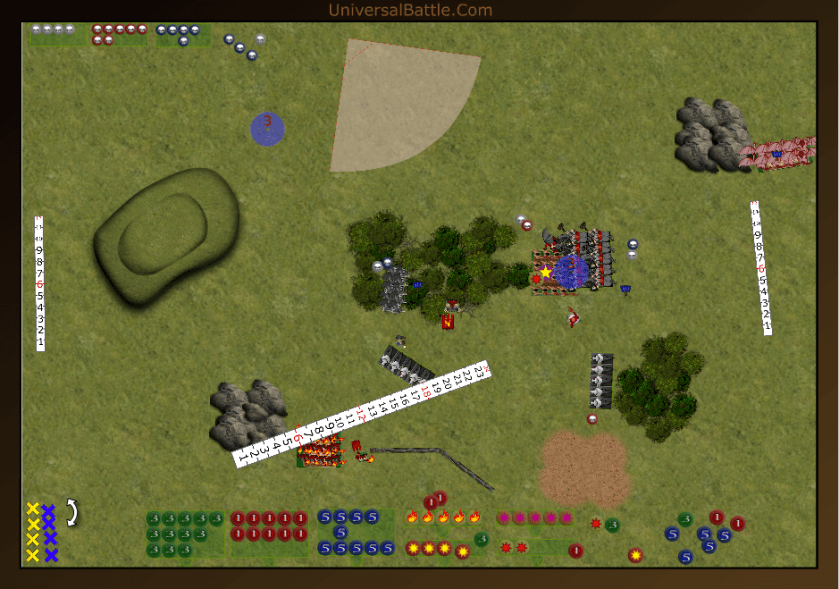Select the blue circle marker numbered 3

(267, 129)
